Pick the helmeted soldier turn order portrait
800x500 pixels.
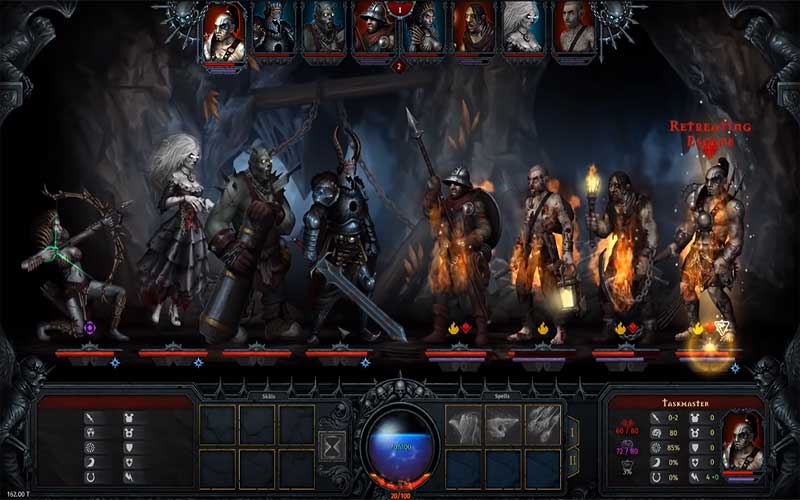pos(372,27)
